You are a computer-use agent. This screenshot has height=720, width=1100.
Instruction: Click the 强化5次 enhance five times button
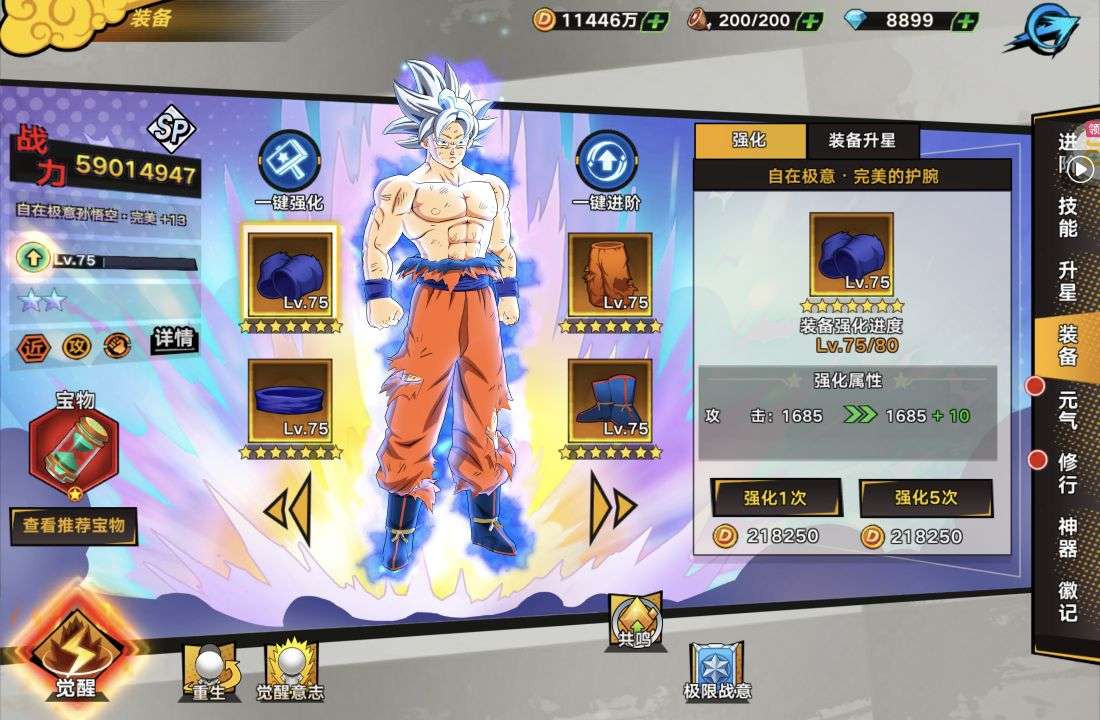click(x=925, y=498)
